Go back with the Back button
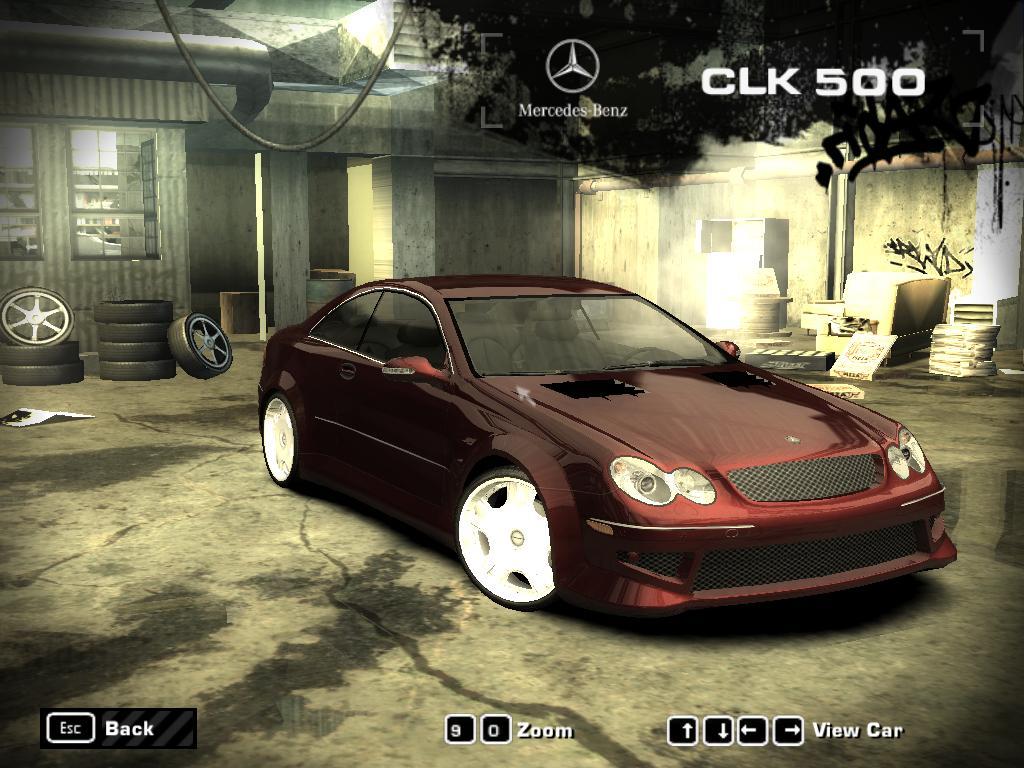1024x768 pixels. click(x=118, y=728)
